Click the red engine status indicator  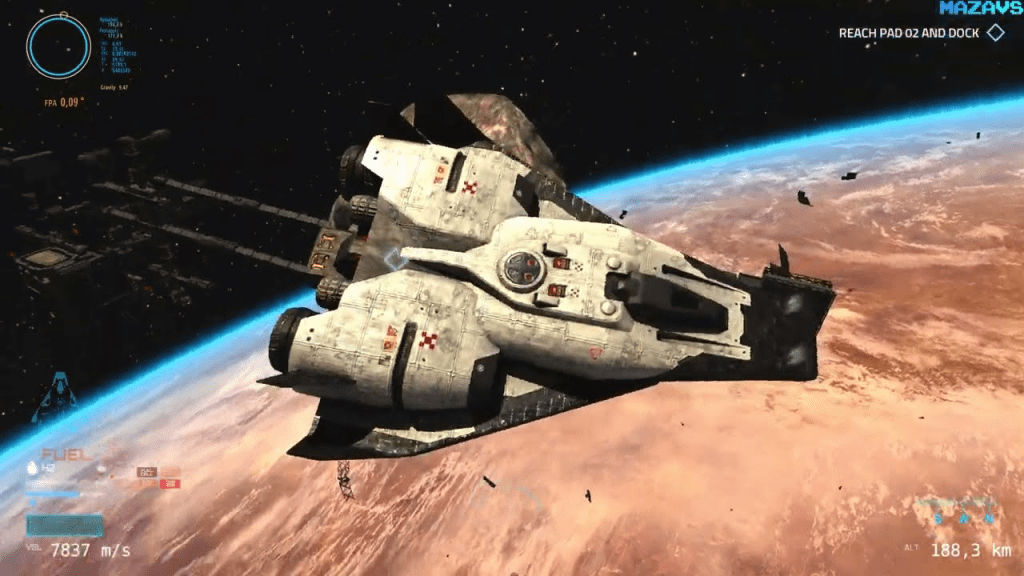[168, 484]
